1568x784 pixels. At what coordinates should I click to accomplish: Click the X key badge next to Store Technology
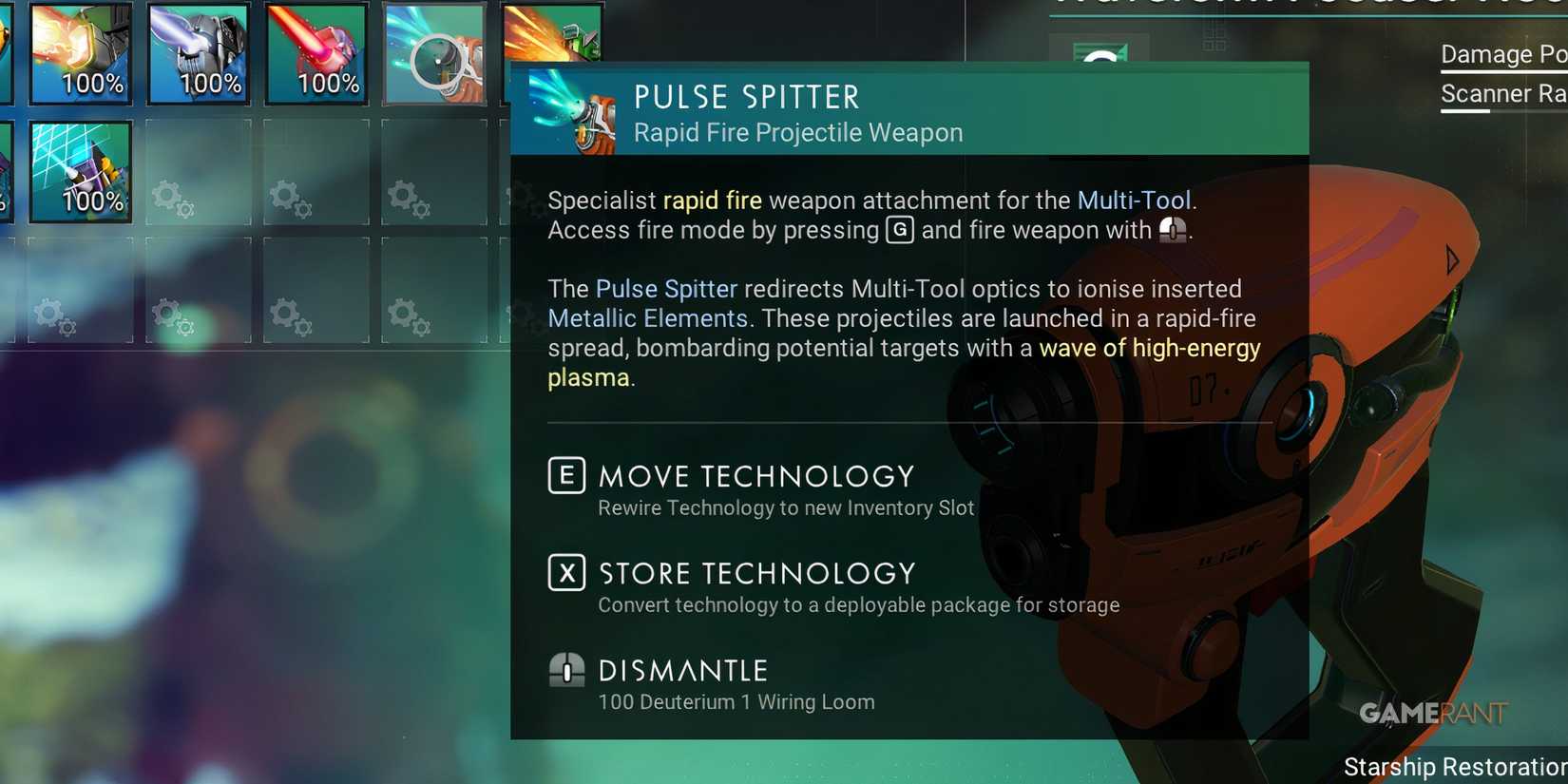pos(566,573)
